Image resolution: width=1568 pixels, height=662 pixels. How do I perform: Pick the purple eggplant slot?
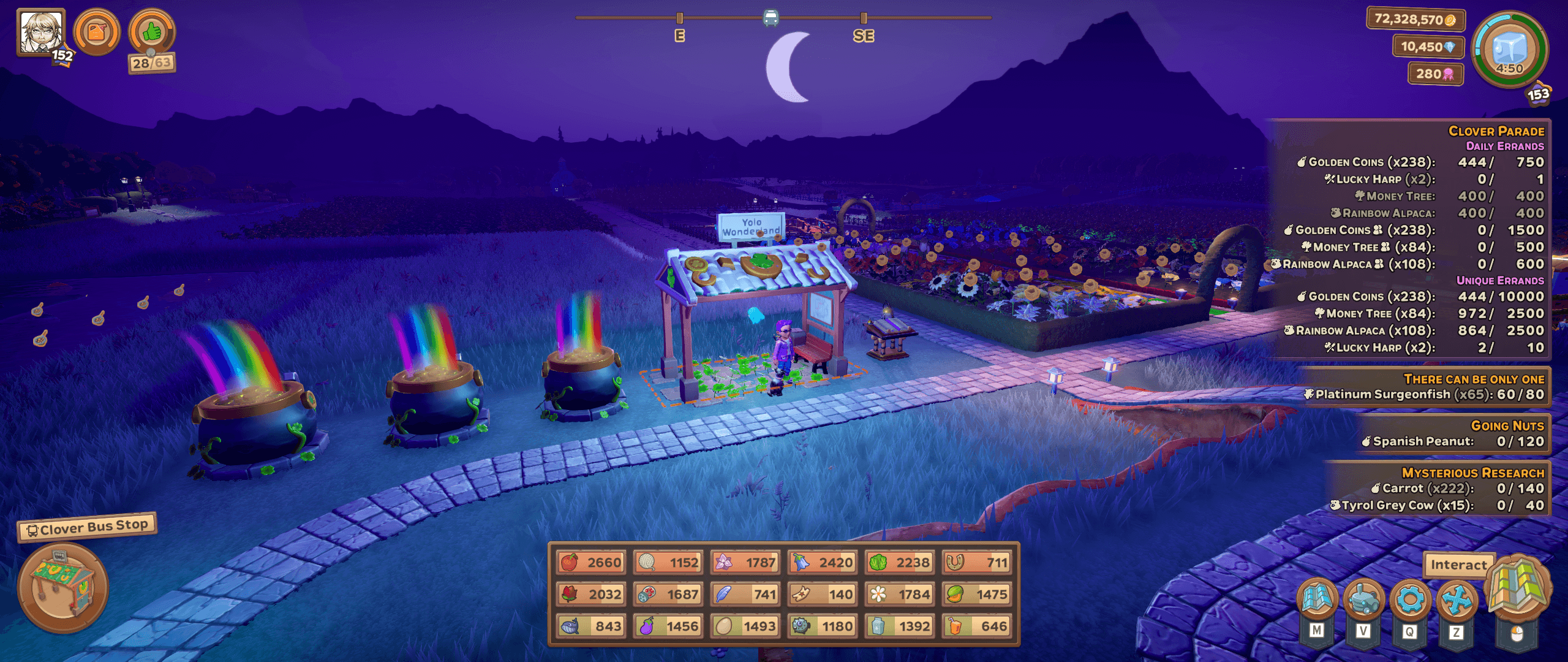click(x=668, y=626)
